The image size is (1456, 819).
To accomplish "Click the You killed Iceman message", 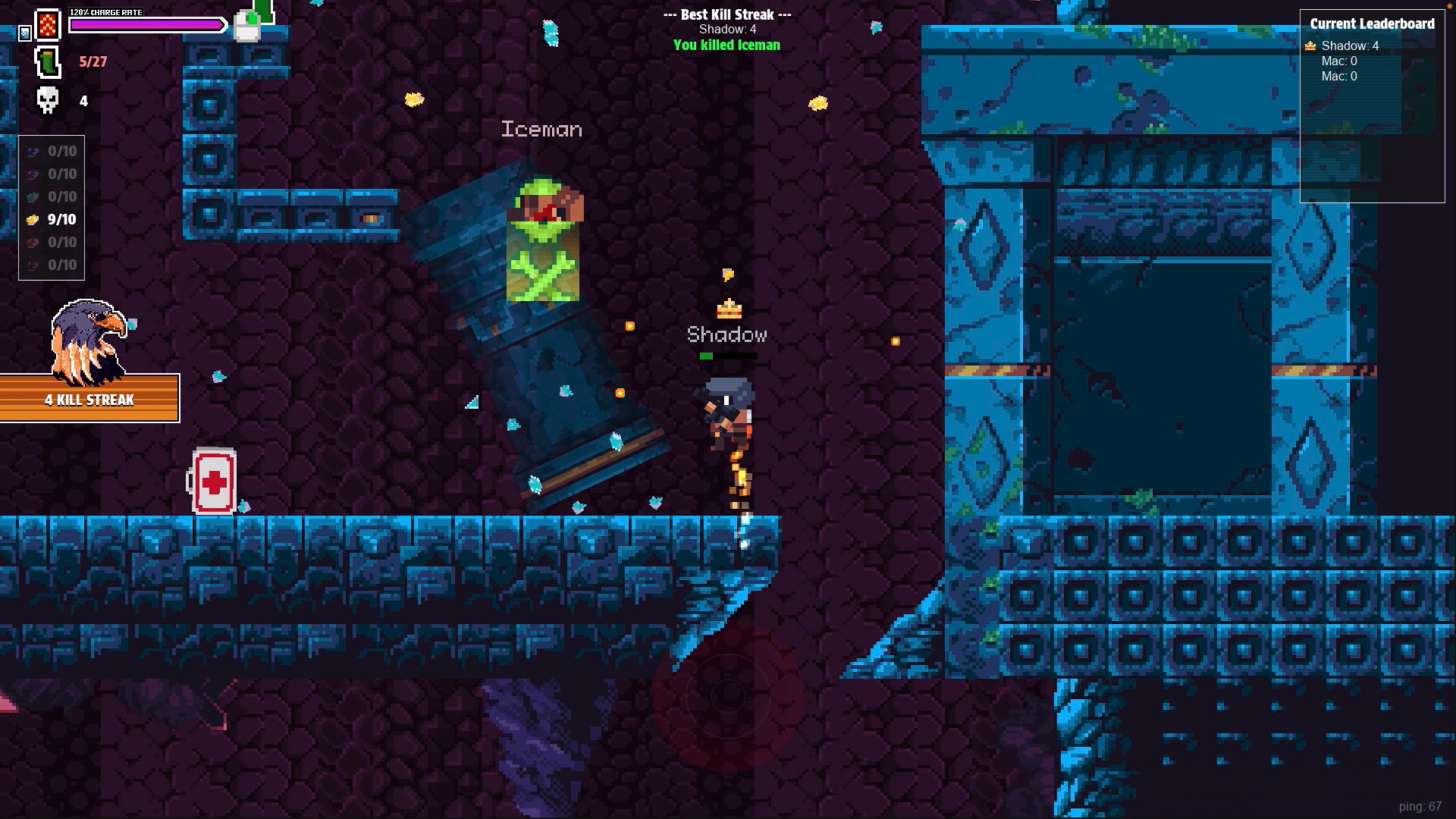I will (x=726, y=45).
